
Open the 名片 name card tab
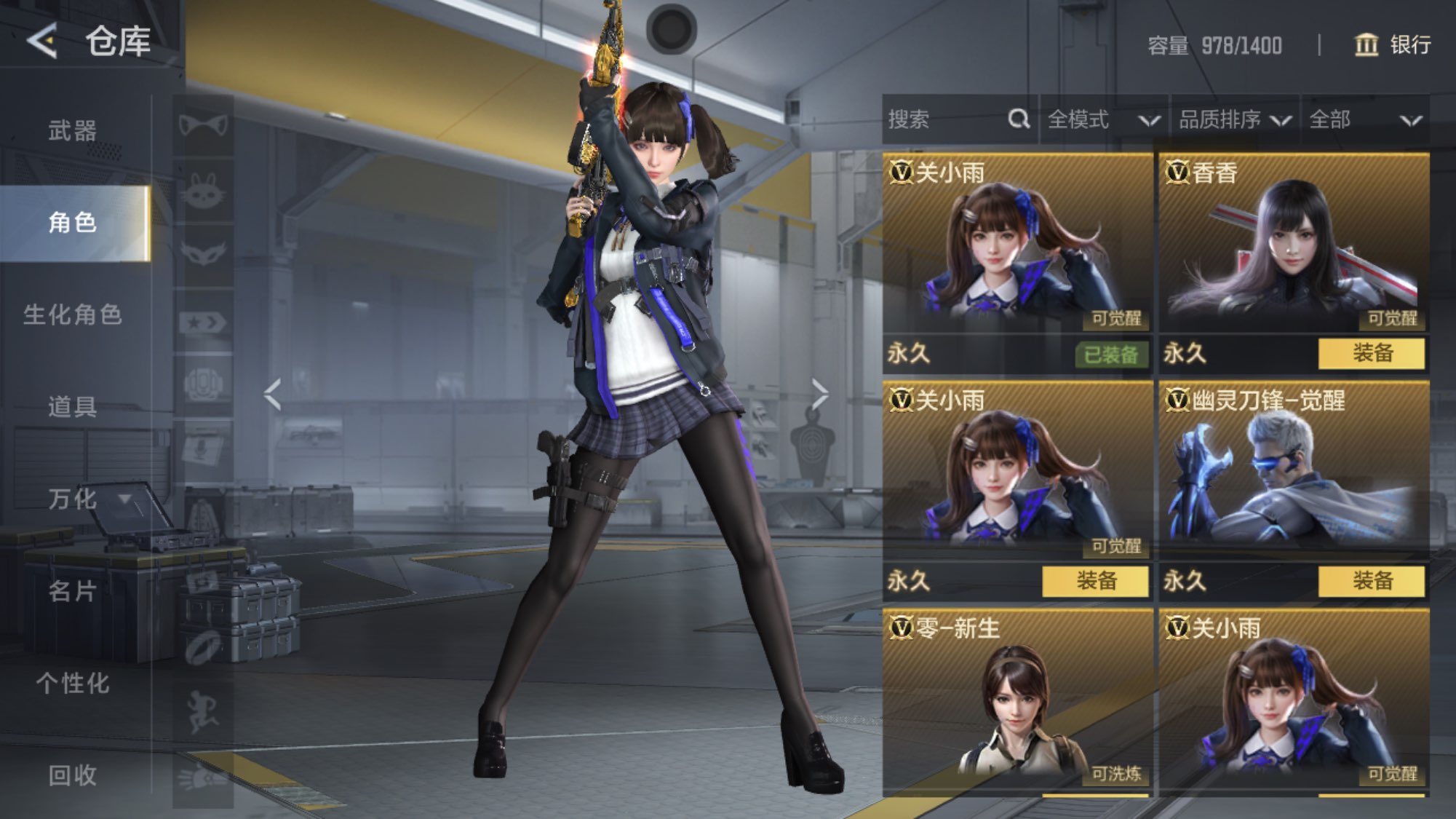[x=73, y=591]
